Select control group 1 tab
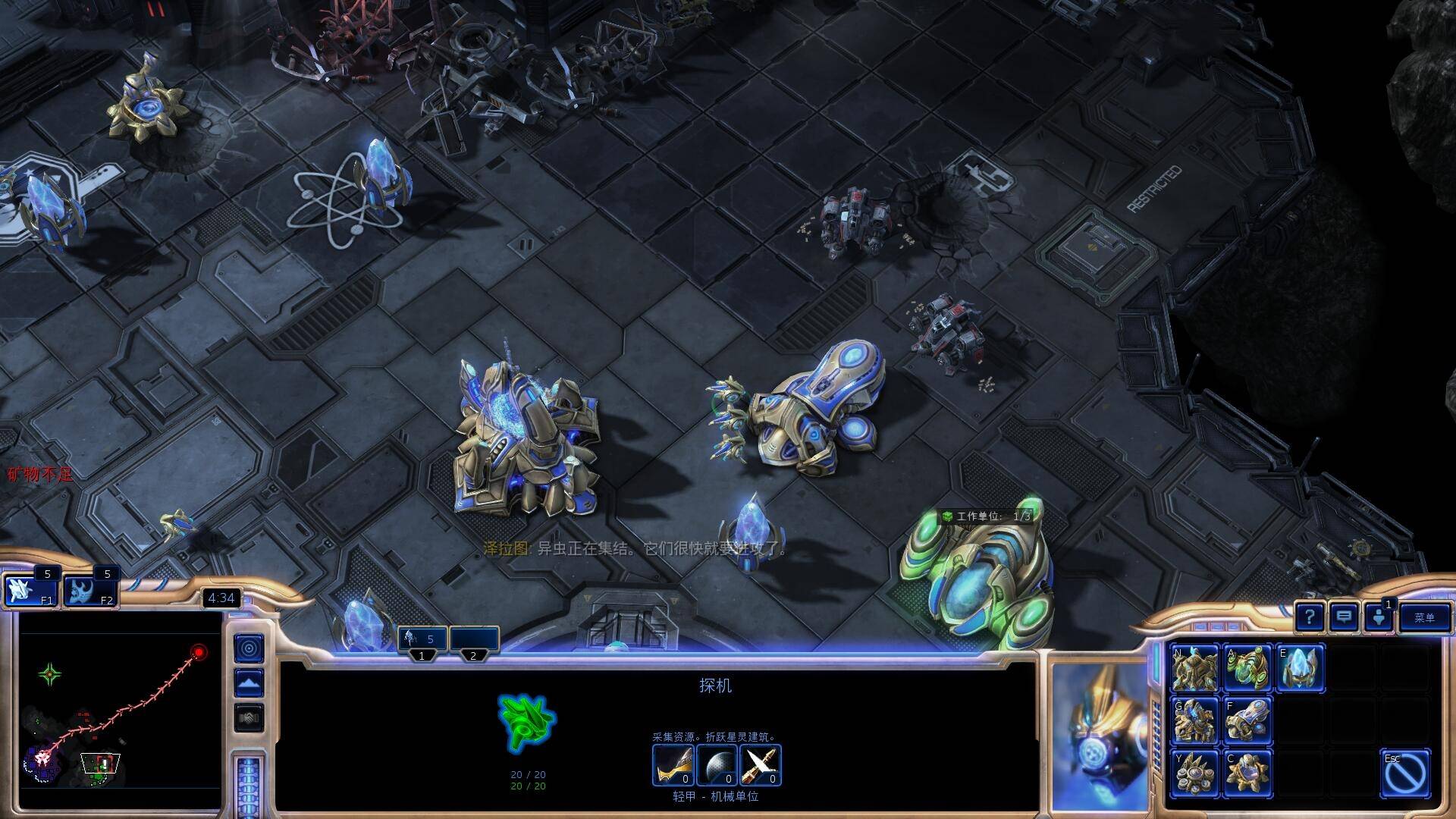 coord(422,639)
